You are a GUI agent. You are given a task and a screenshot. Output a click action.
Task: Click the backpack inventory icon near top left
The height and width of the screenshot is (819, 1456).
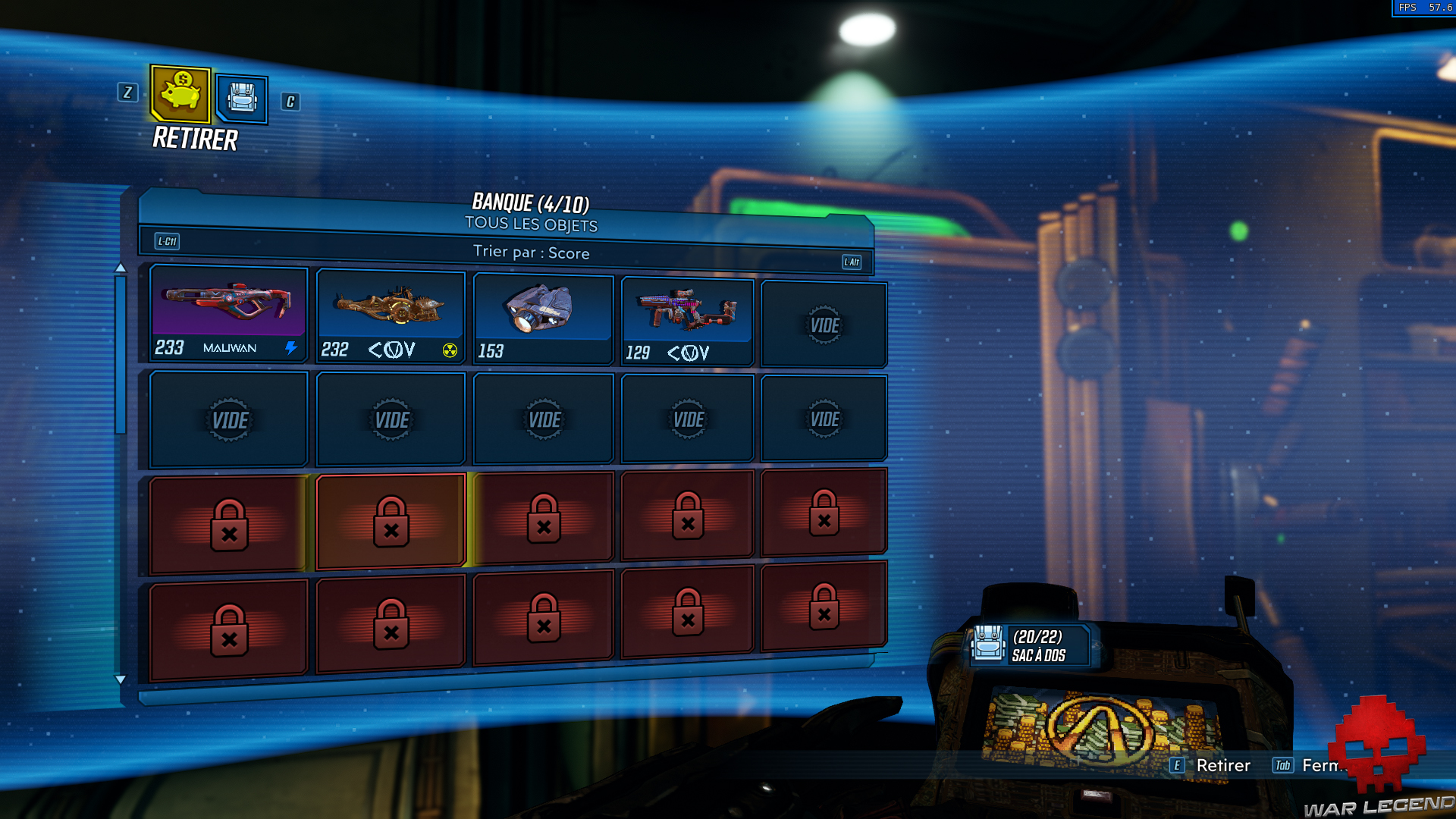pos(241,100)
